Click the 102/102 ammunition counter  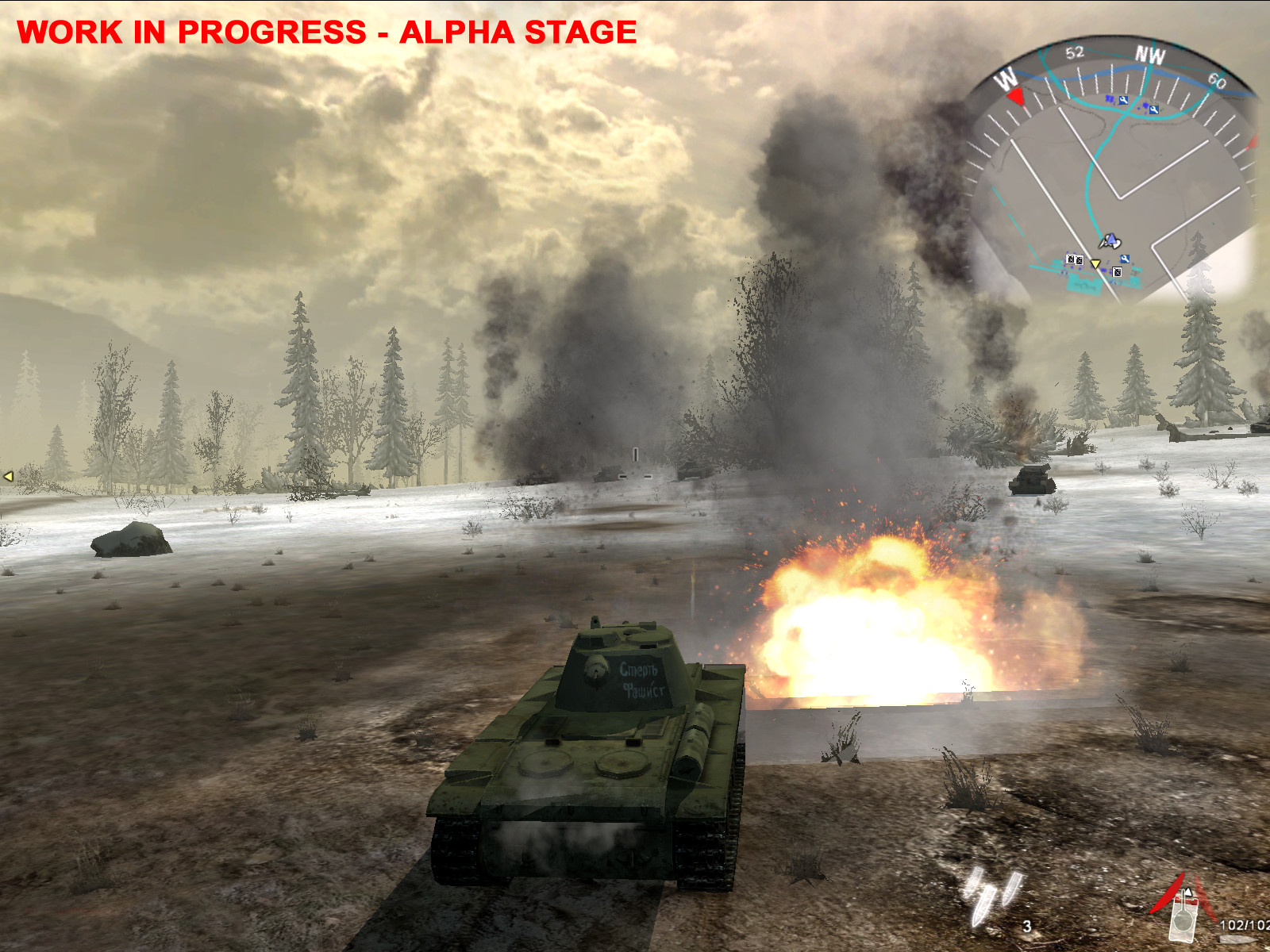click(1245, 924)
